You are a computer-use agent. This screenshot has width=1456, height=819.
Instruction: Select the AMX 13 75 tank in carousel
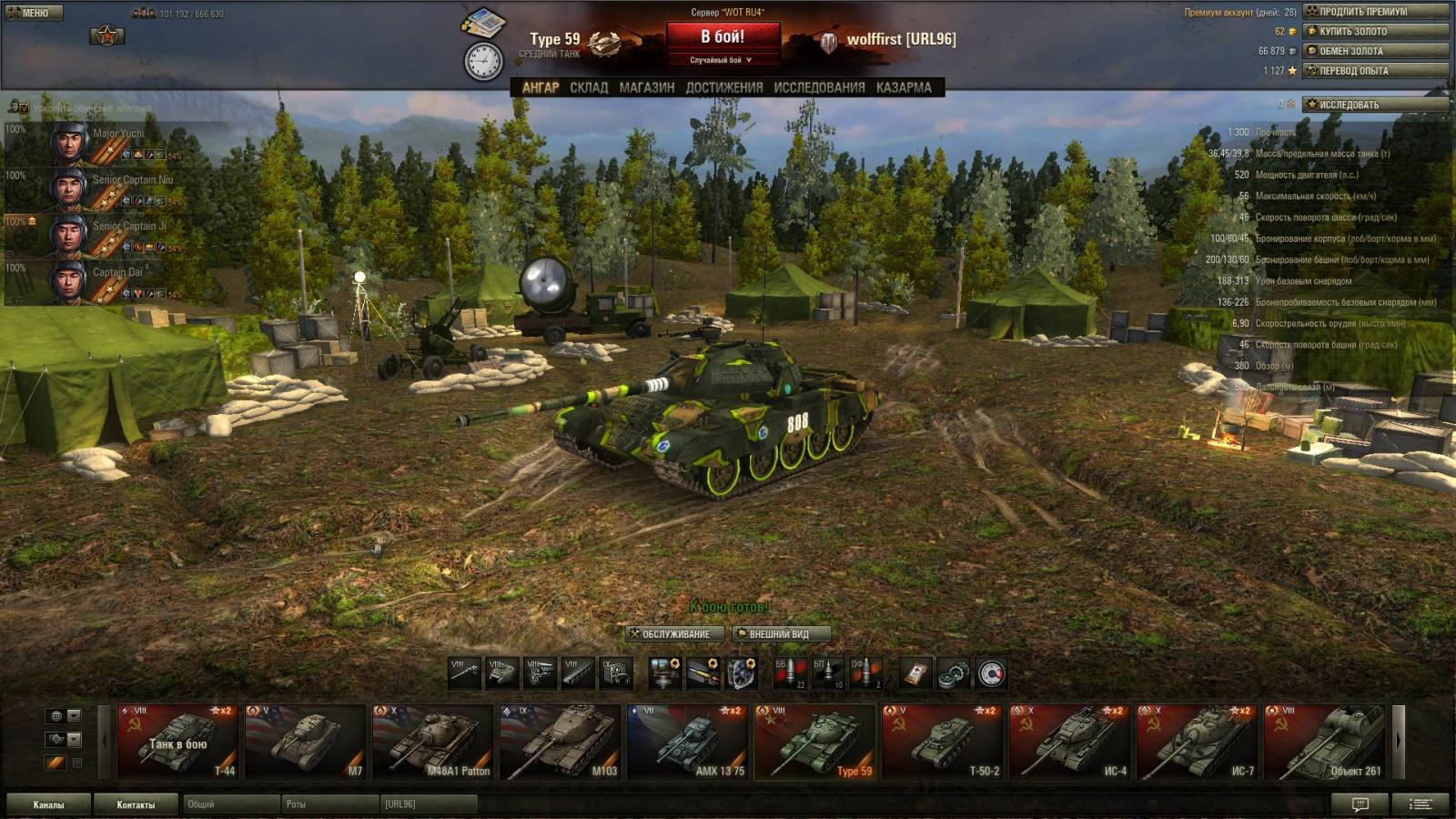[x=687, y=742]
